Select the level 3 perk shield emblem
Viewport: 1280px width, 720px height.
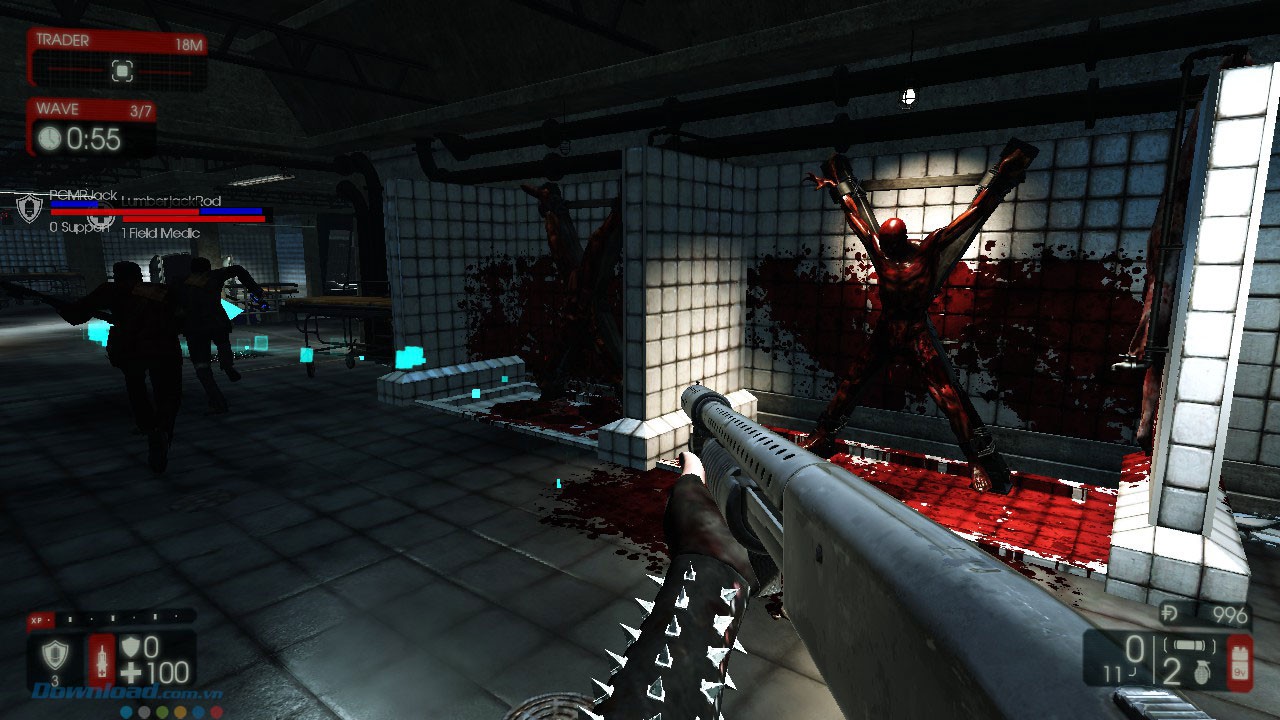coord(55,653)
